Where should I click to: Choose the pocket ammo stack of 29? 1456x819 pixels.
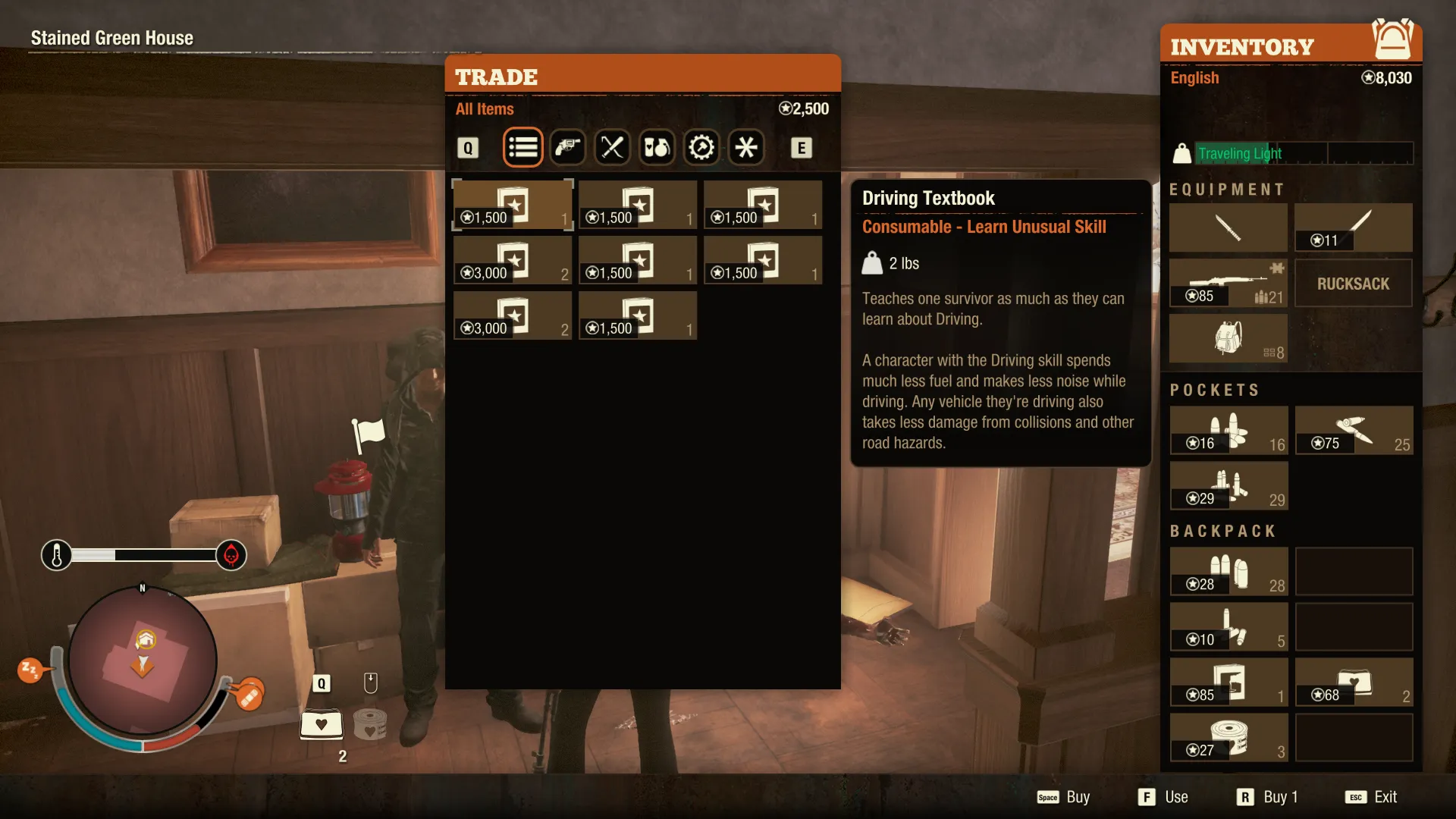point(1228,485)
